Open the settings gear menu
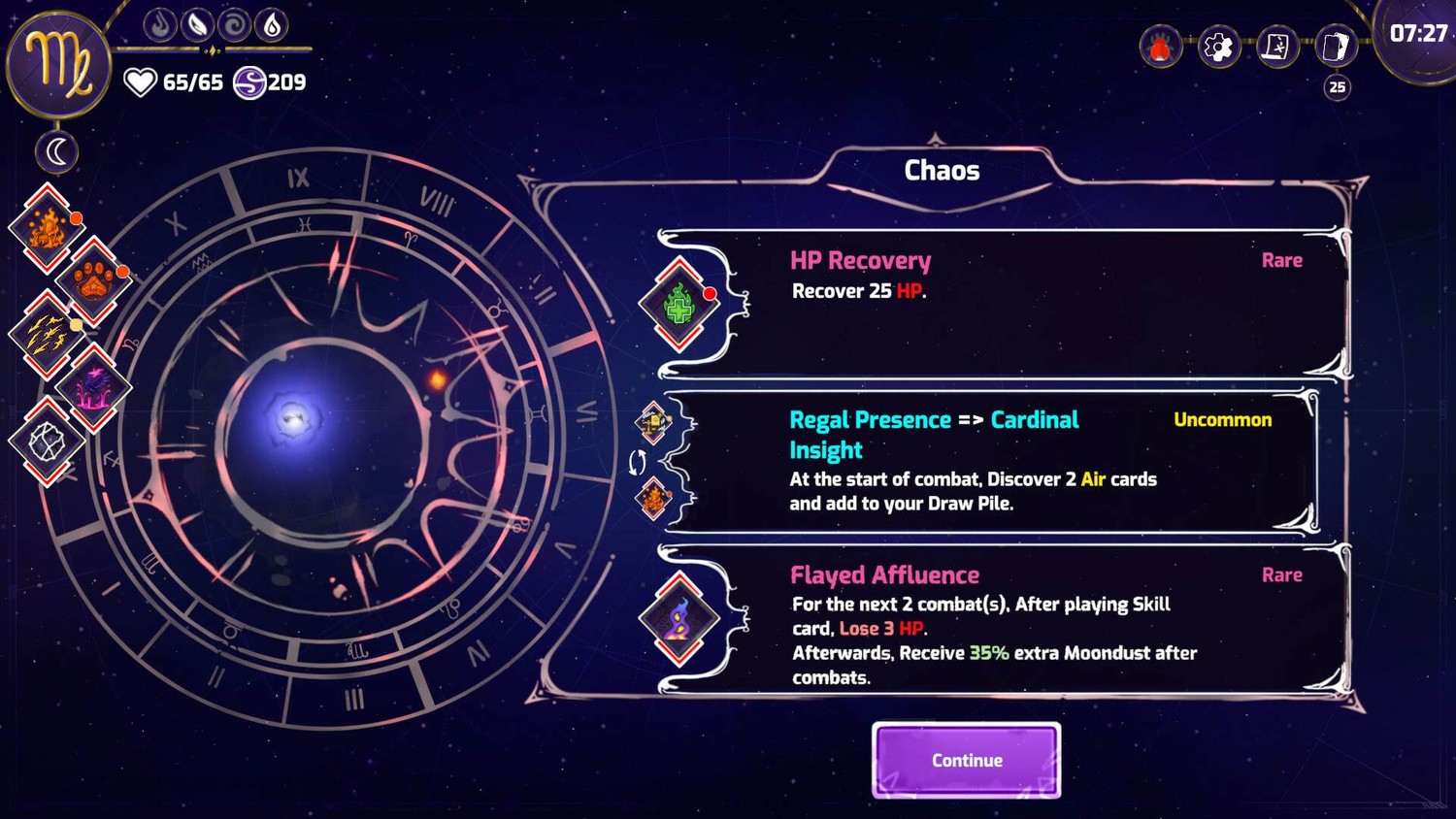The image size is (1456, 819). 1218,47
